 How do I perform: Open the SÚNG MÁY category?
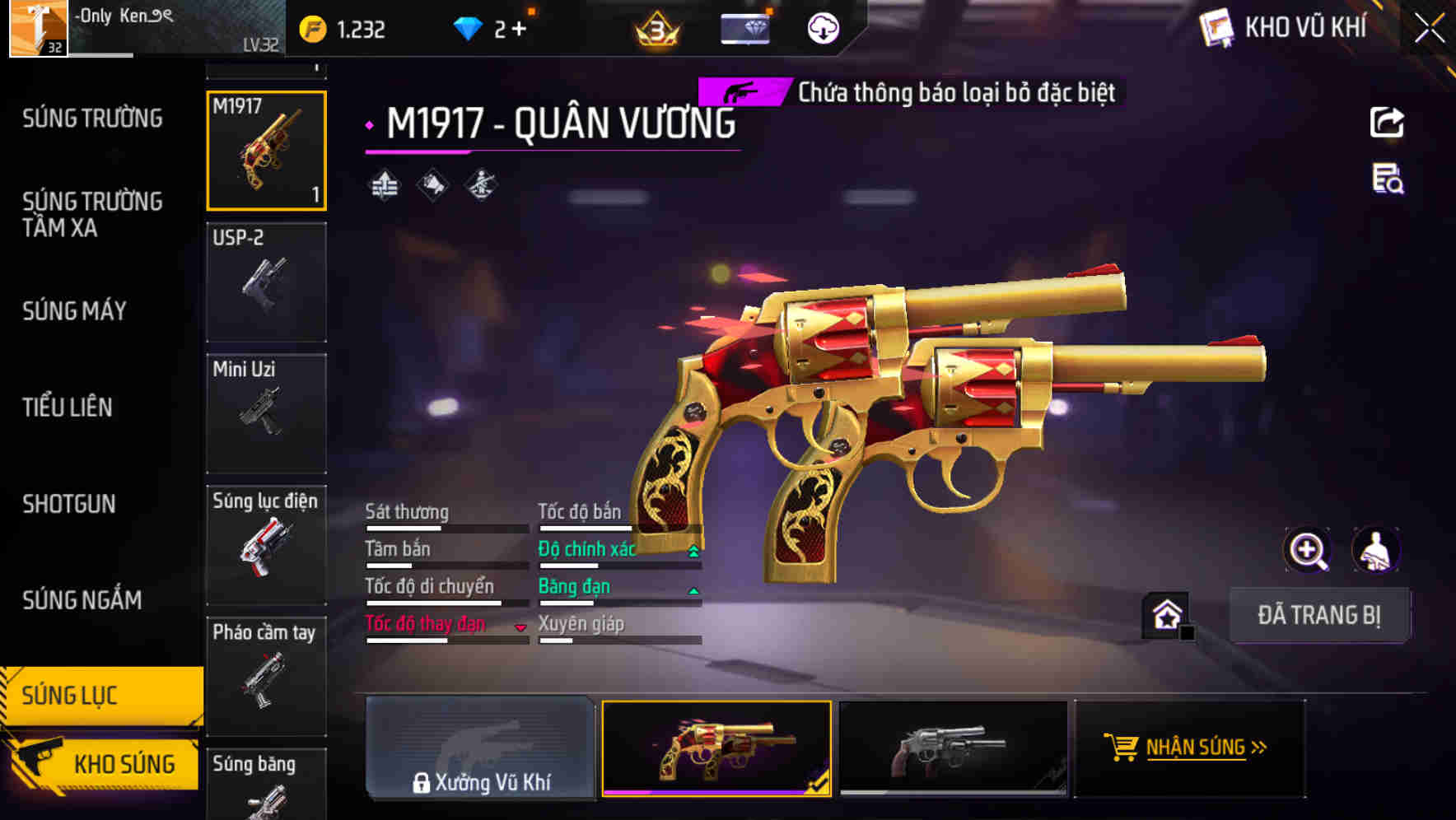pyautogui.click(x=73, y=311)
